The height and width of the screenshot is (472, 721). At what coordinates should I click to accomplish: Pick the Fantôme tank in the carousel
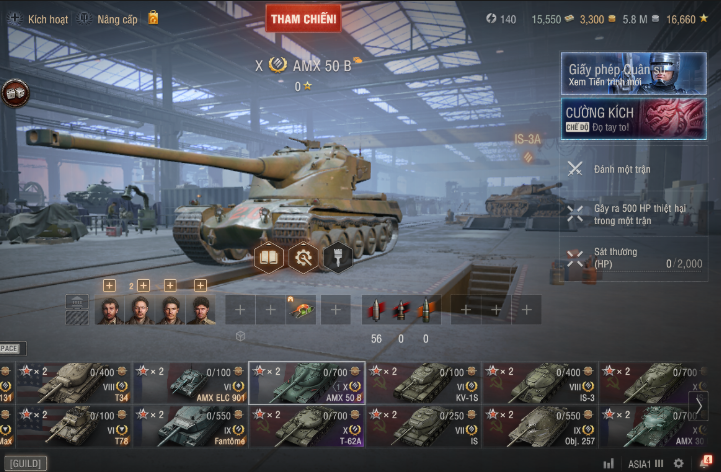click(x=190, y=426)
